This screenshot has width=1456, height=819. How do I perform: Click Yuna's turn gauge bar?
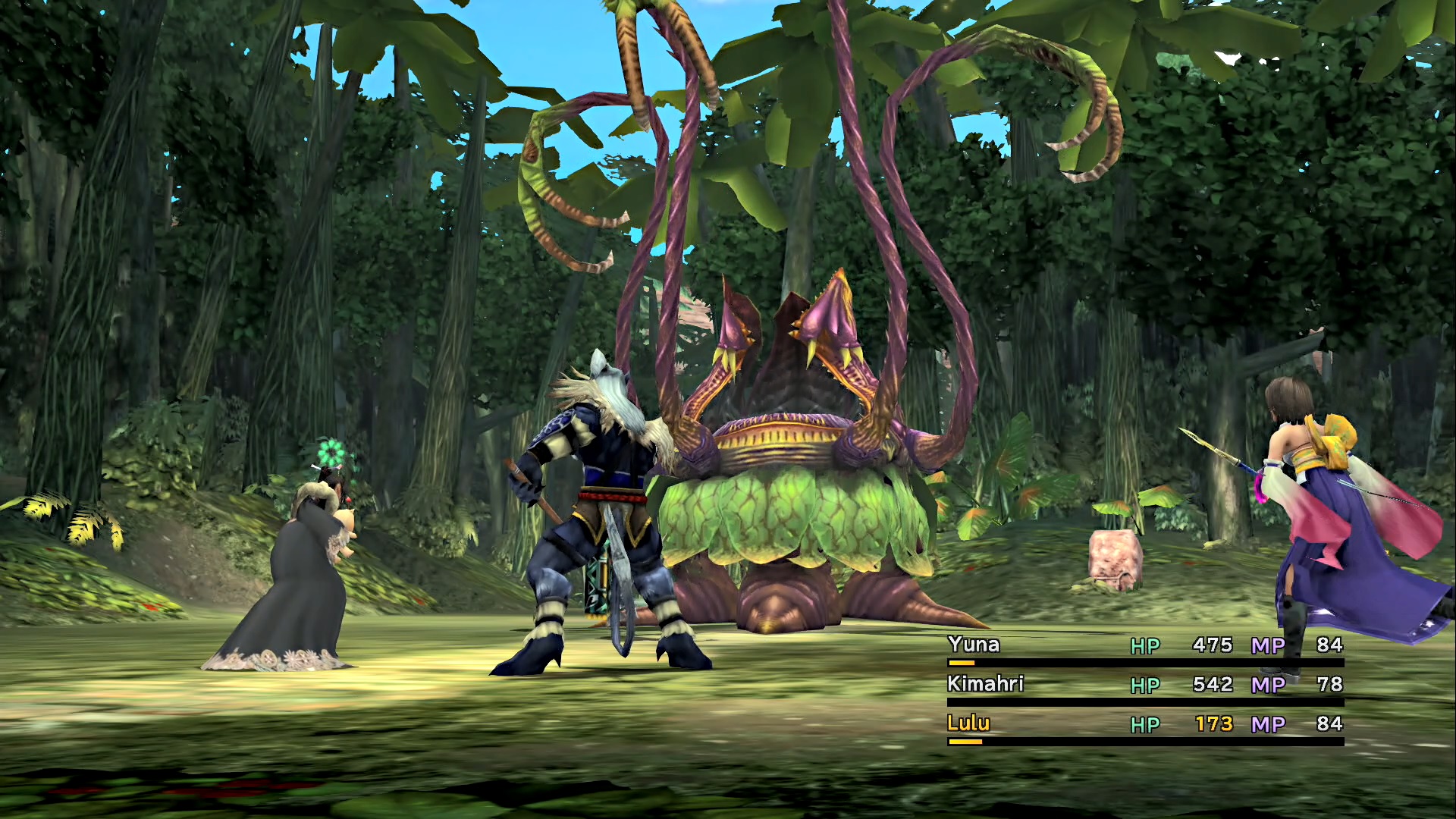[963, 662]
